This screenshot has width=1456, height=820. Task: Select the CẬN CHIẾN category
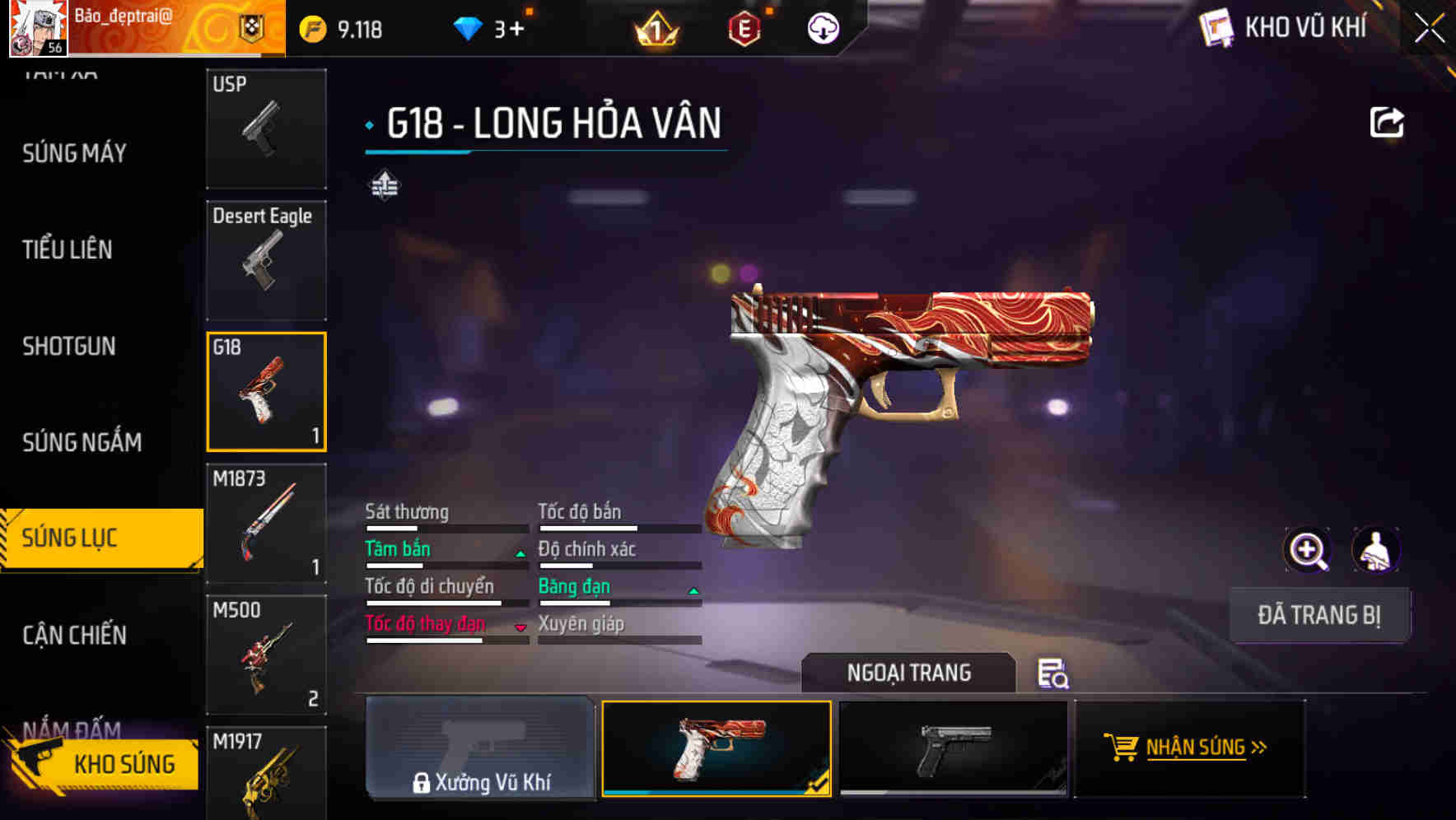point(74,635)
